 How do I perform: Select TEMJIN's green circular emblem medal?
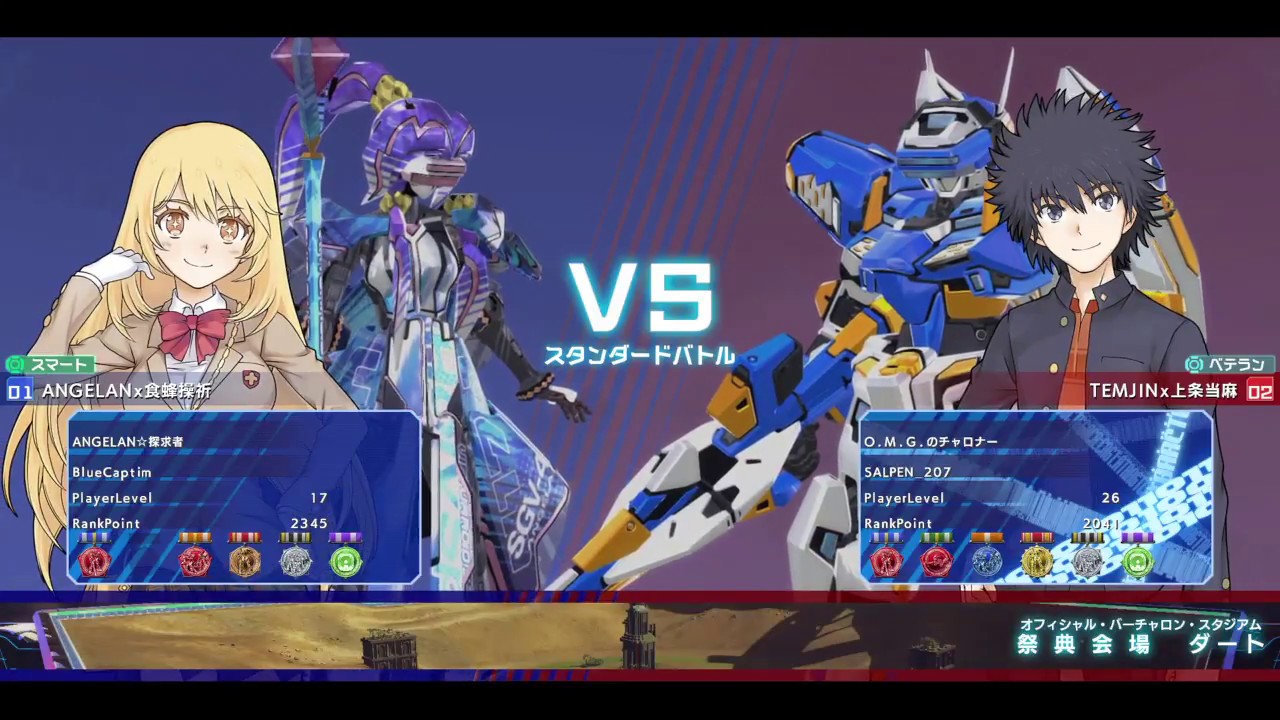[x=1137, y=562]
